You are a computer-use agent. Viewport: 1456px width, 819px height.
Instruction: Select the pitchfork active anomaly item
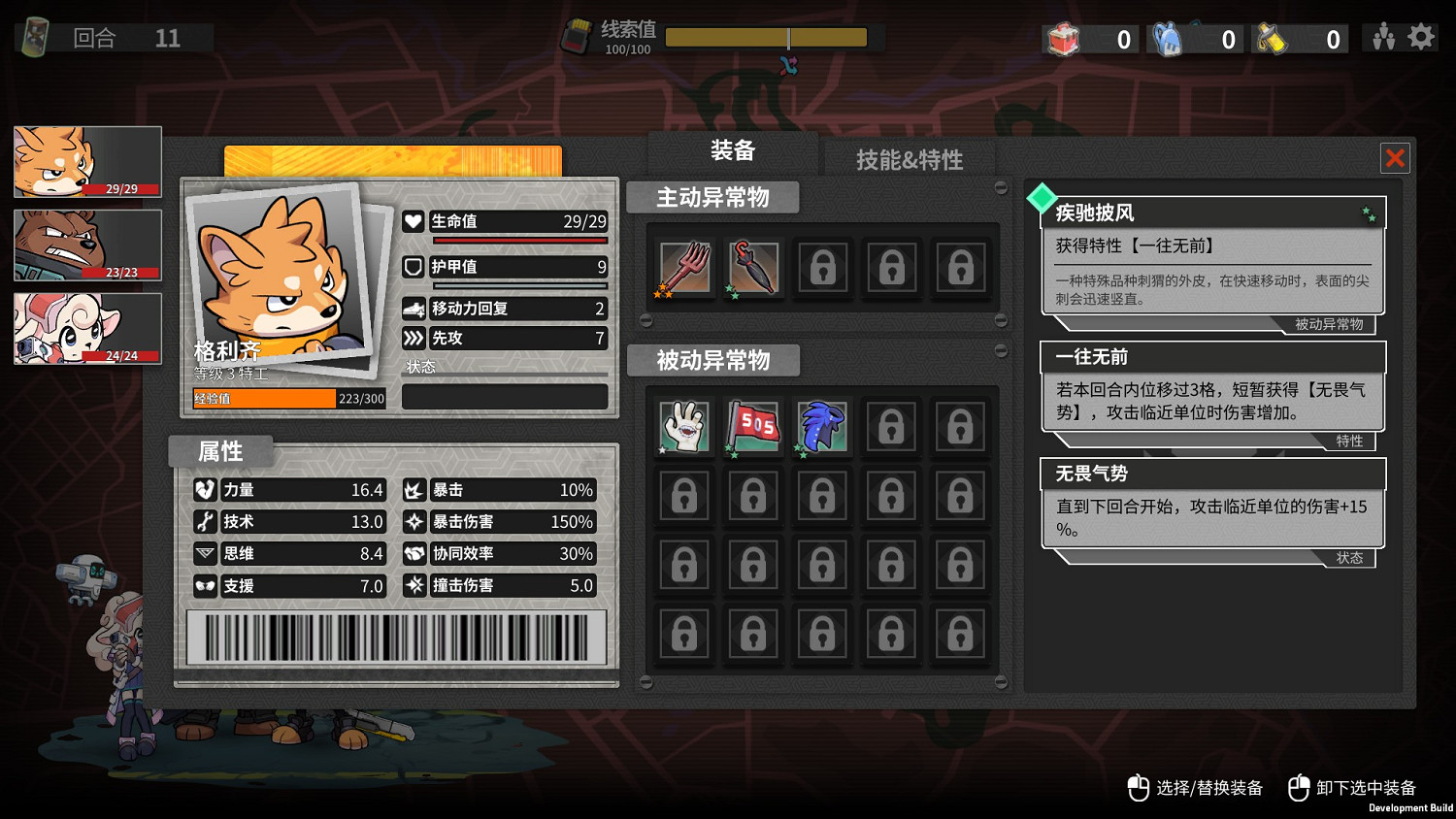(x=684, y=268)
